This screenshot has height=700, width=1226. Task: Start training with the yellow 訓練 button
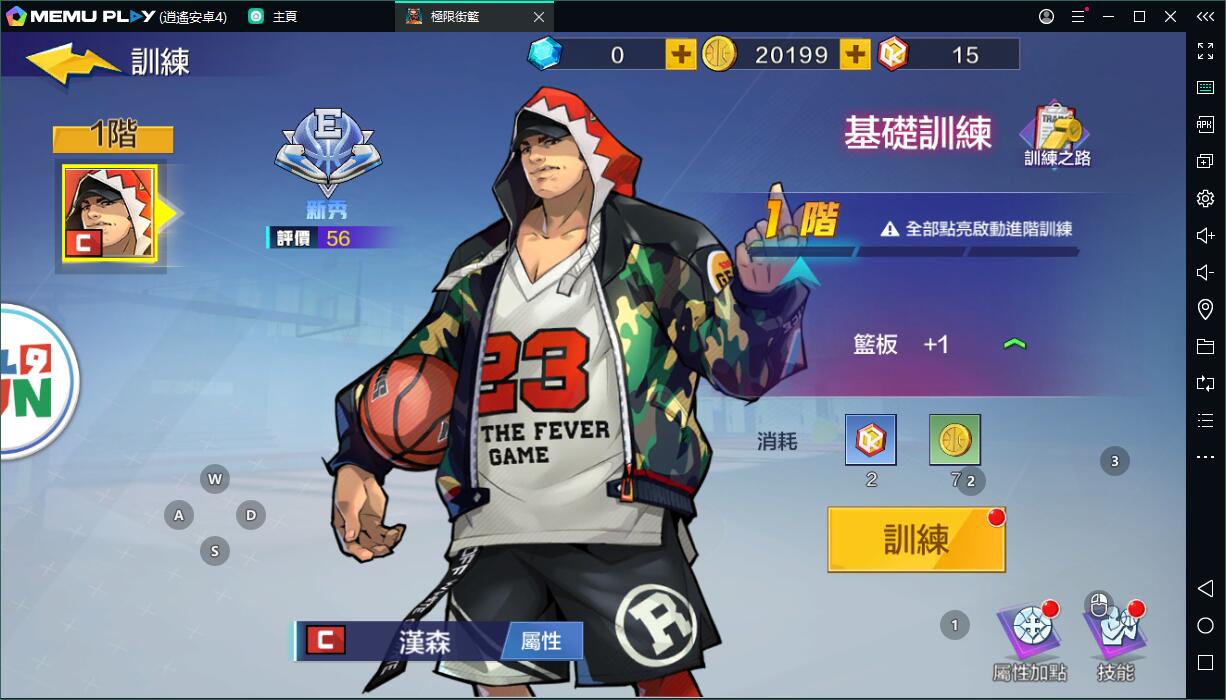point(916,540)
